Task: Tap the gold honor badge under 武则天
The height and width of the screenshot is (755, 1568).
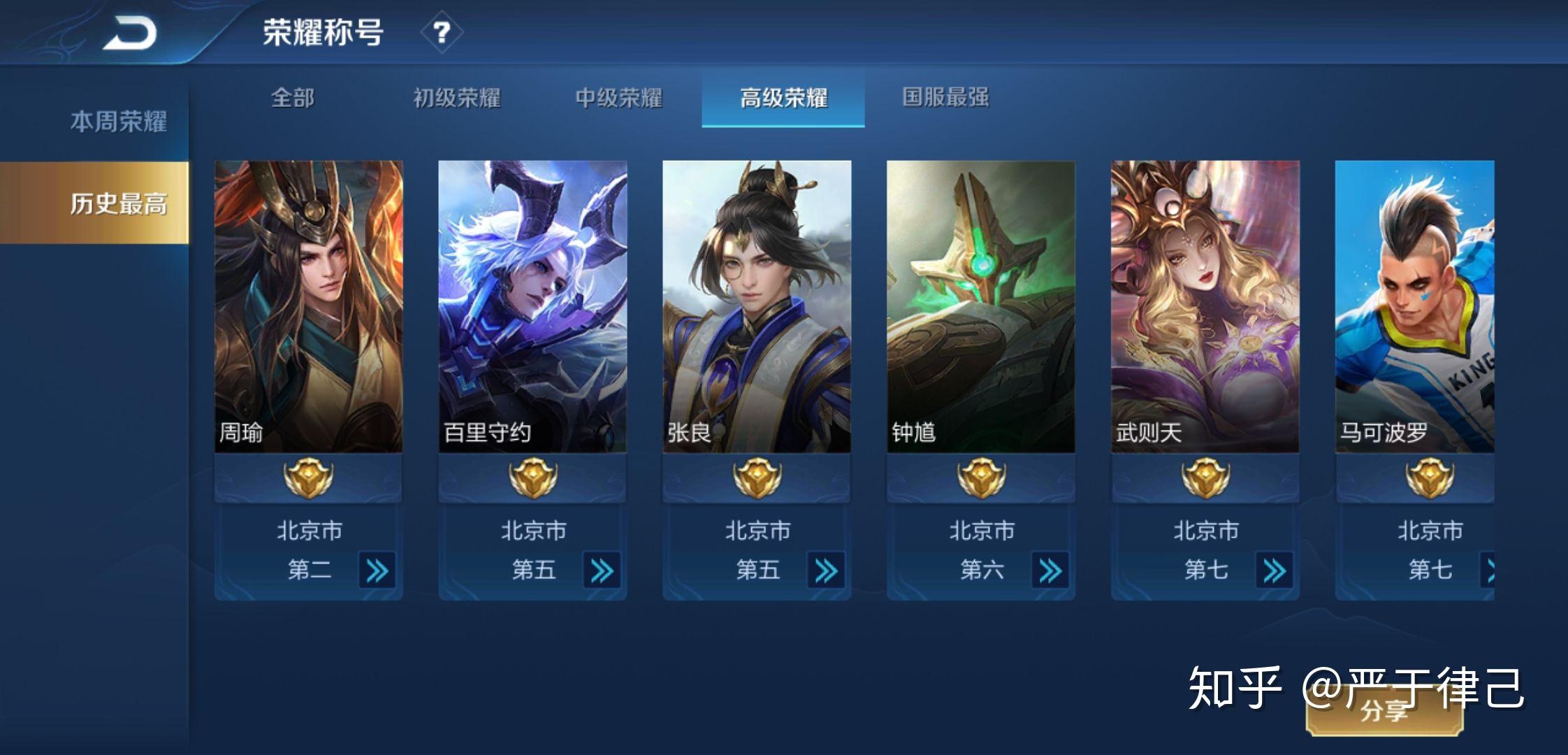Action: point(1205,478)
